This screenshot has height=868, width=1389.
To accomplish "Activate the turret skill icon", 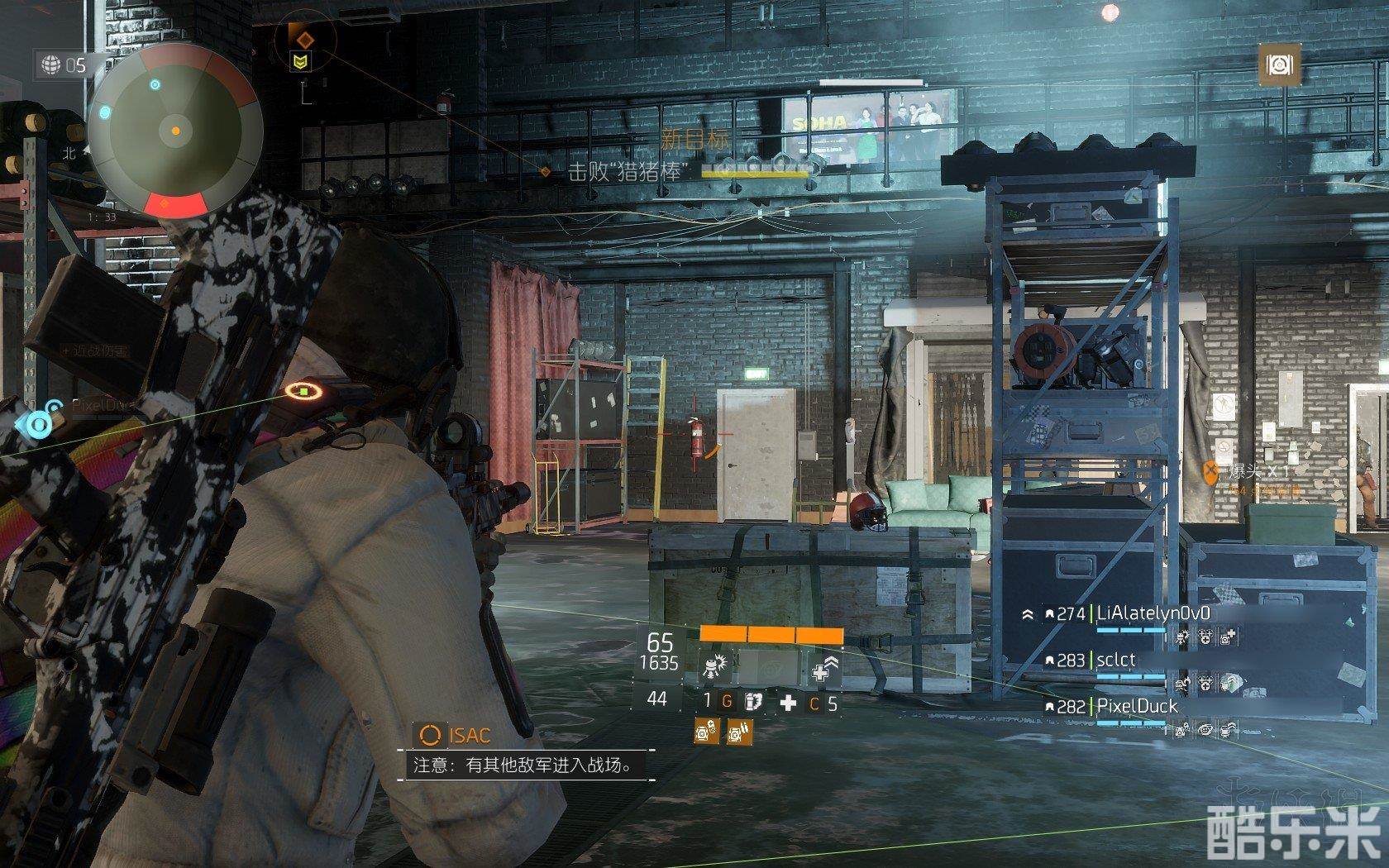I will coord(713,665).
